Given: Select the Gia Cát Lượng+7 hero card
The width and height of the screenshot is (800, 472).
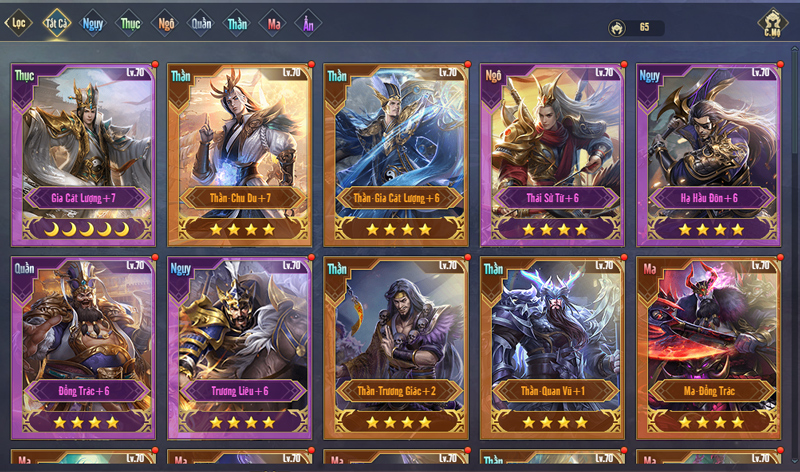Looking at the screenshot, I should (83, 153).
